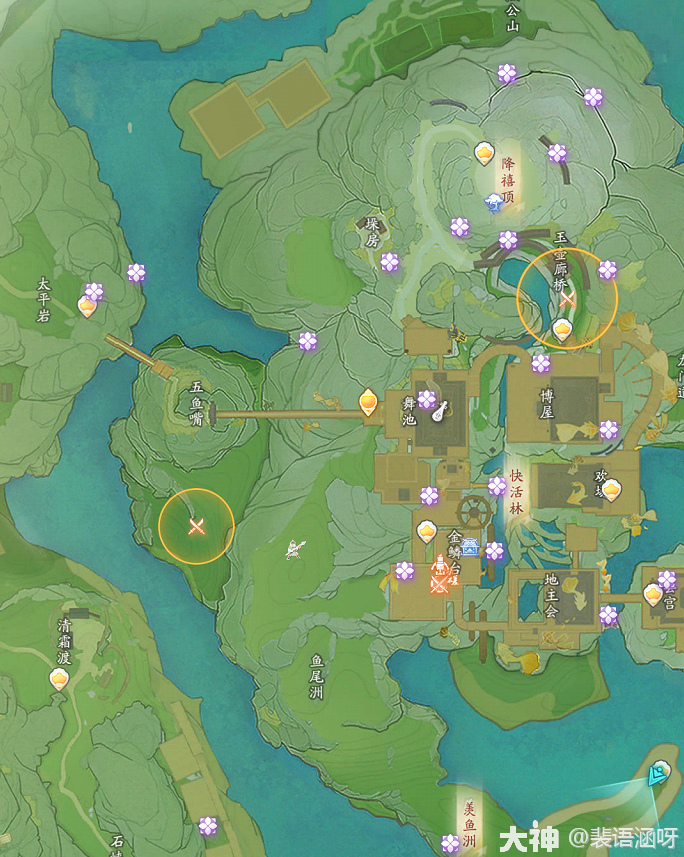Select the purple flower marker left of 快活林
The width and height of the screenshot is (684, 857).
pyautogui.click(x=497, y=486)
